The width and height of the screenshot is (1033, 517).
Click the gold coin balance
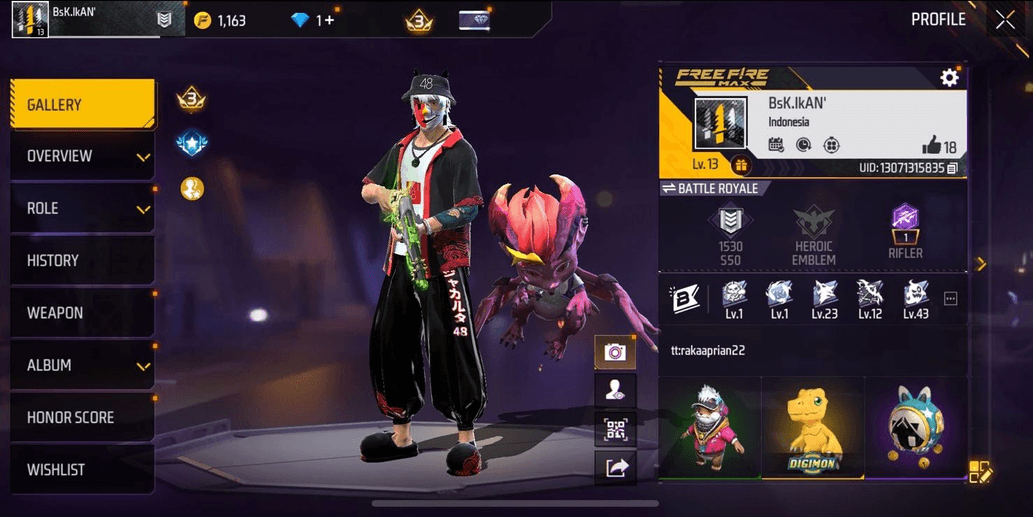click(220, 20)
